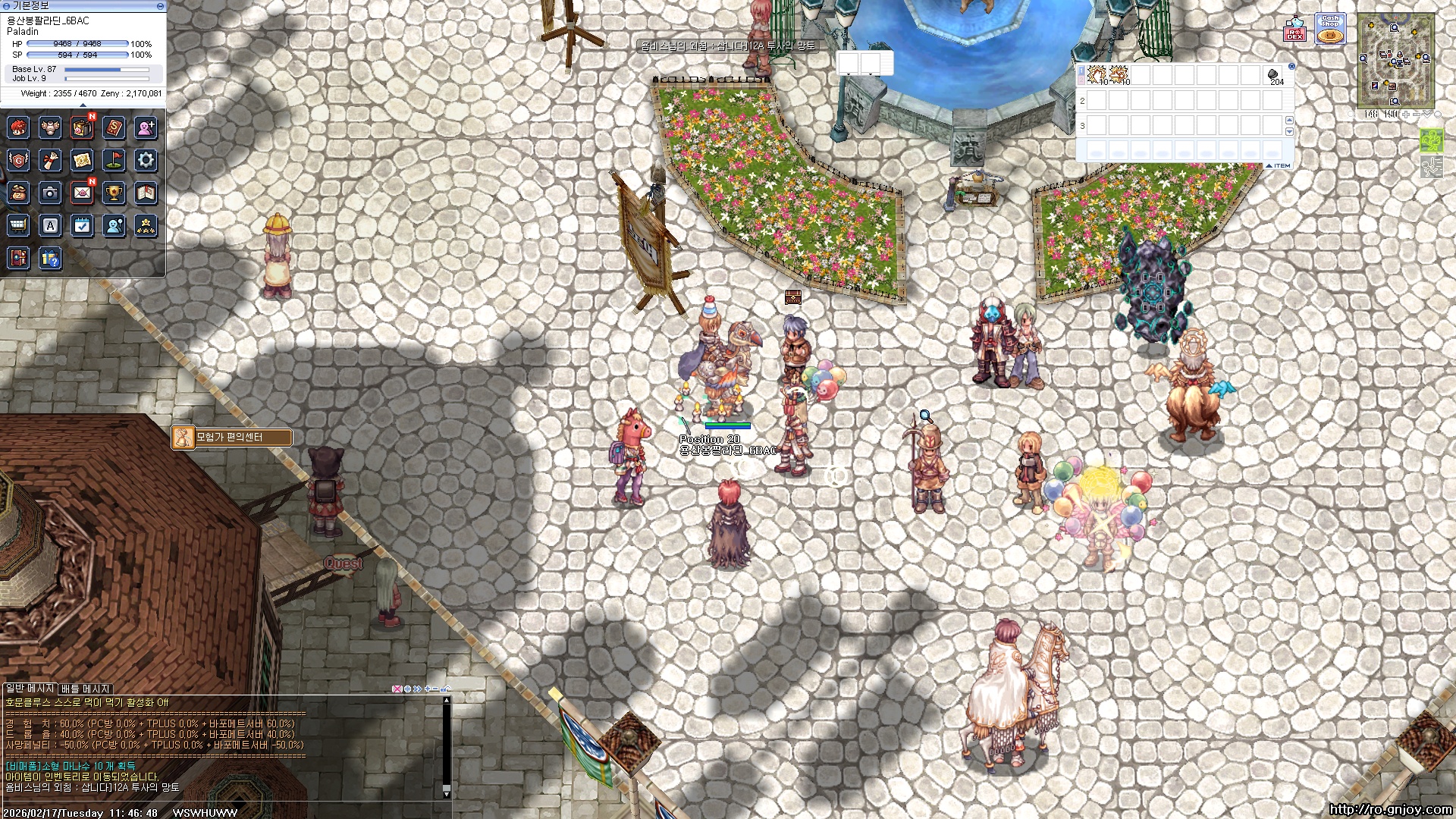Open the guild shield icon
1456x819 pixels.
(18, 160)
